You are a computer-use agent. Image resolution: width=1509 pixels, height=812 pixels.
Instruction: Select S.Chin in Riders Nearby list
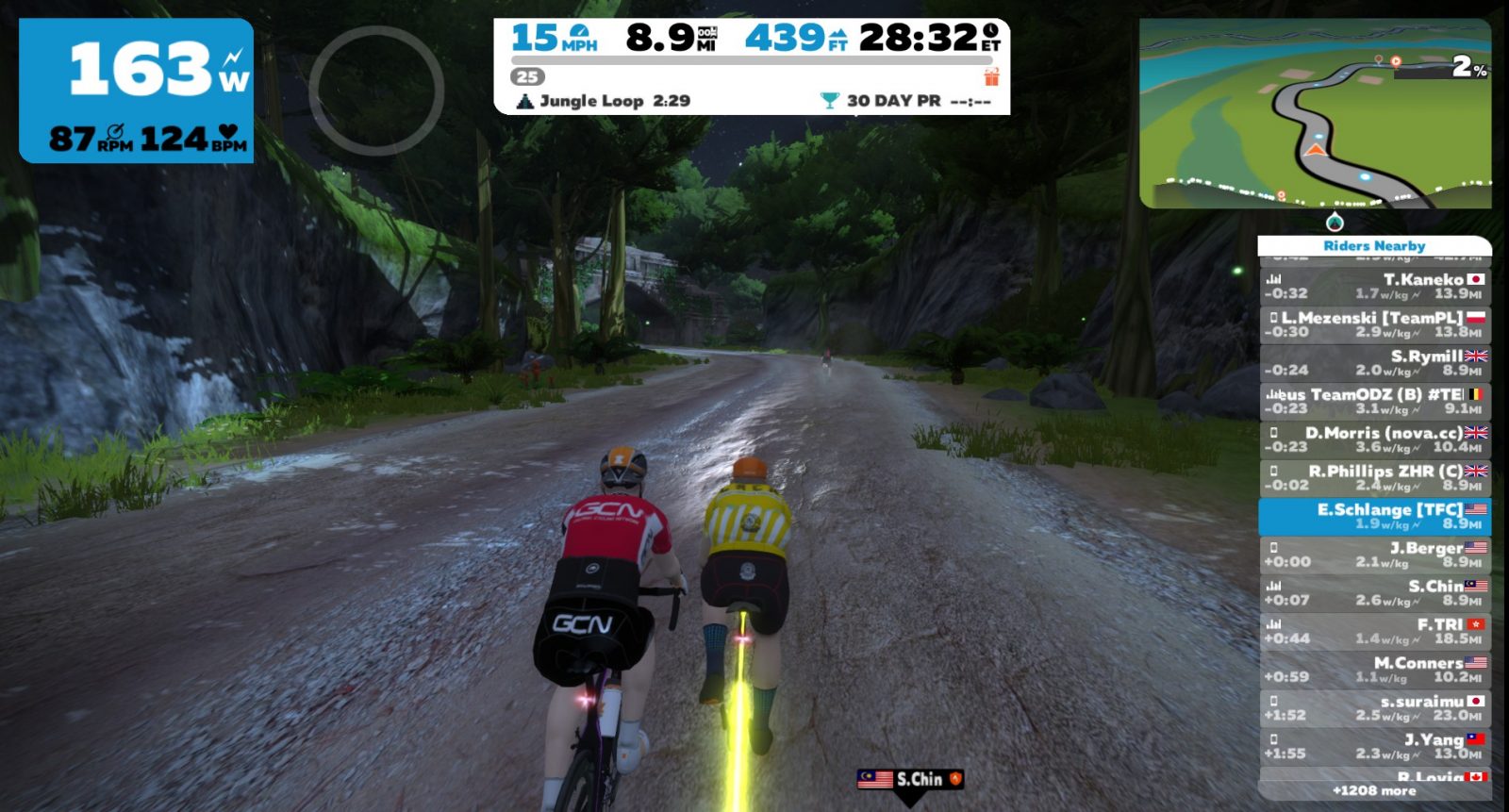pyautogui.click(x=1374, y=593)
